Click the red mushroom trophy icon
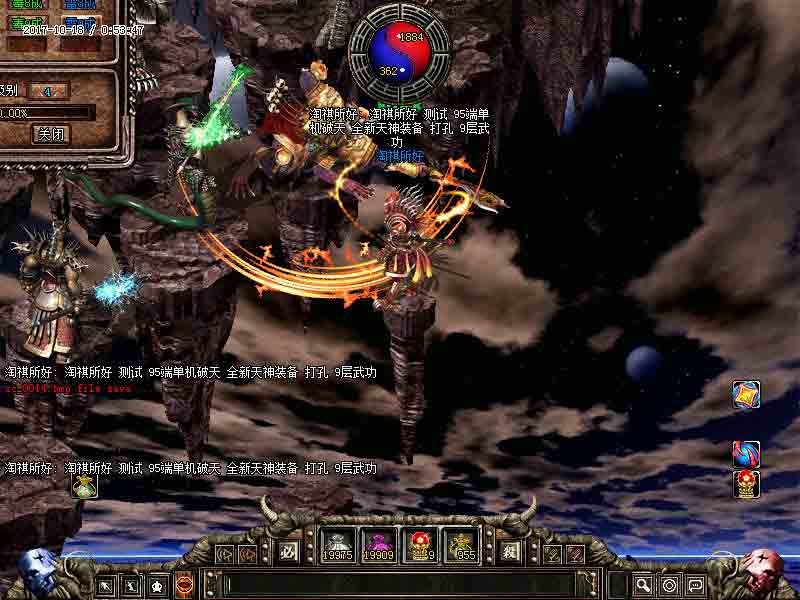The image size is (800, 600). (746, 484)
